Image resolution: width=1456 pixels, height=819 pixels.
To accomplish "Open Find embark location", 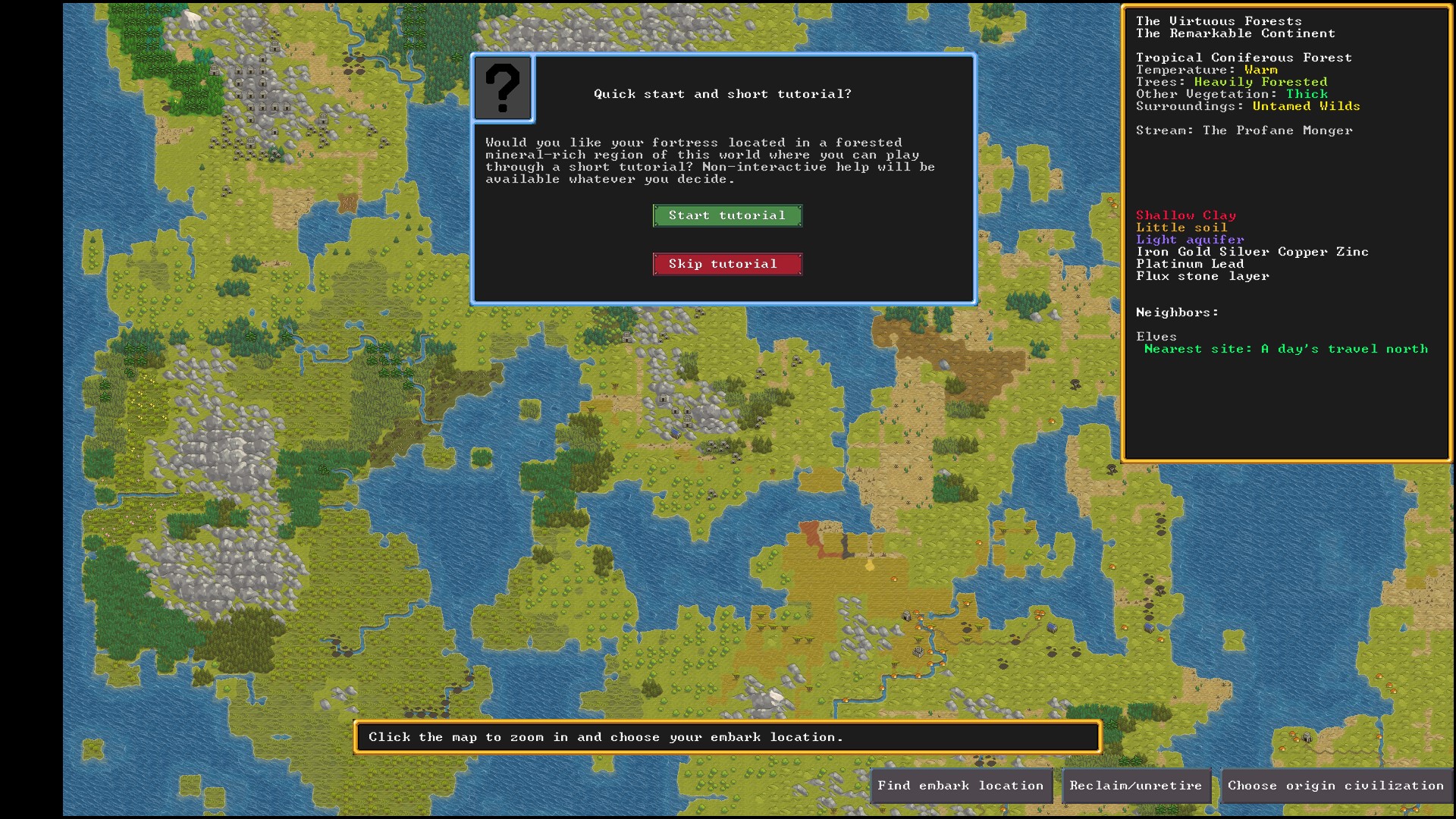I will [960, 786].
